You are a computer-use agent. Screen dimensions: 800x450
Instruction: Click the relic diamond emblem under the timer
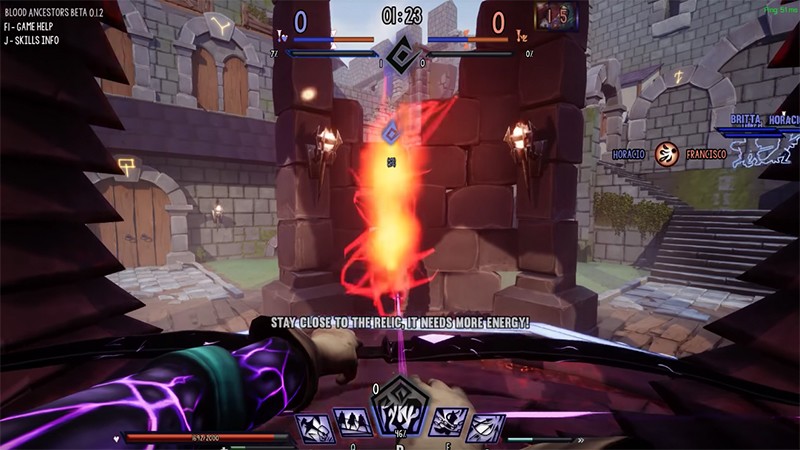pos(402,54)
